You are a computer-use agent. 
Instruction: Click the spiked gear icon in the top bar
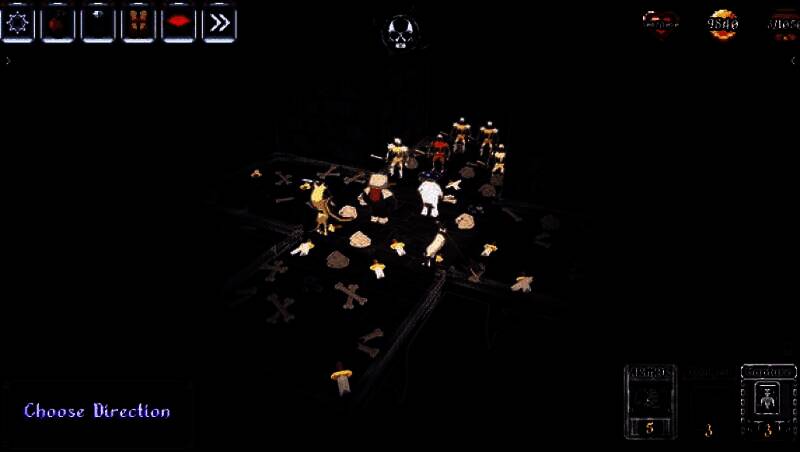pos(17,22)
